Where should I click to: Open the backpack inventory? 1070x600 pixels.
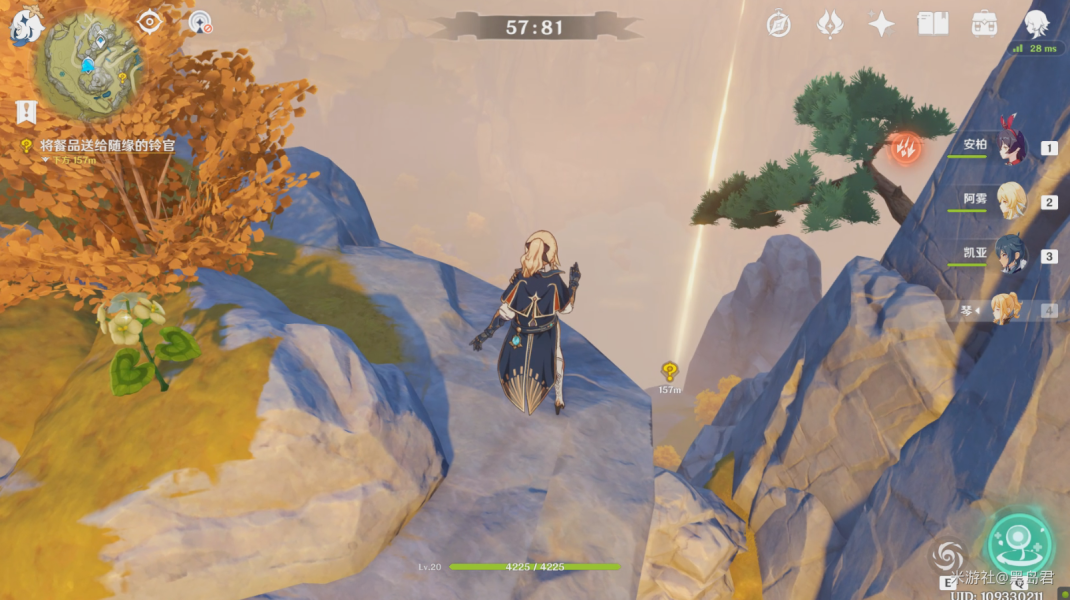coord(984,24)
